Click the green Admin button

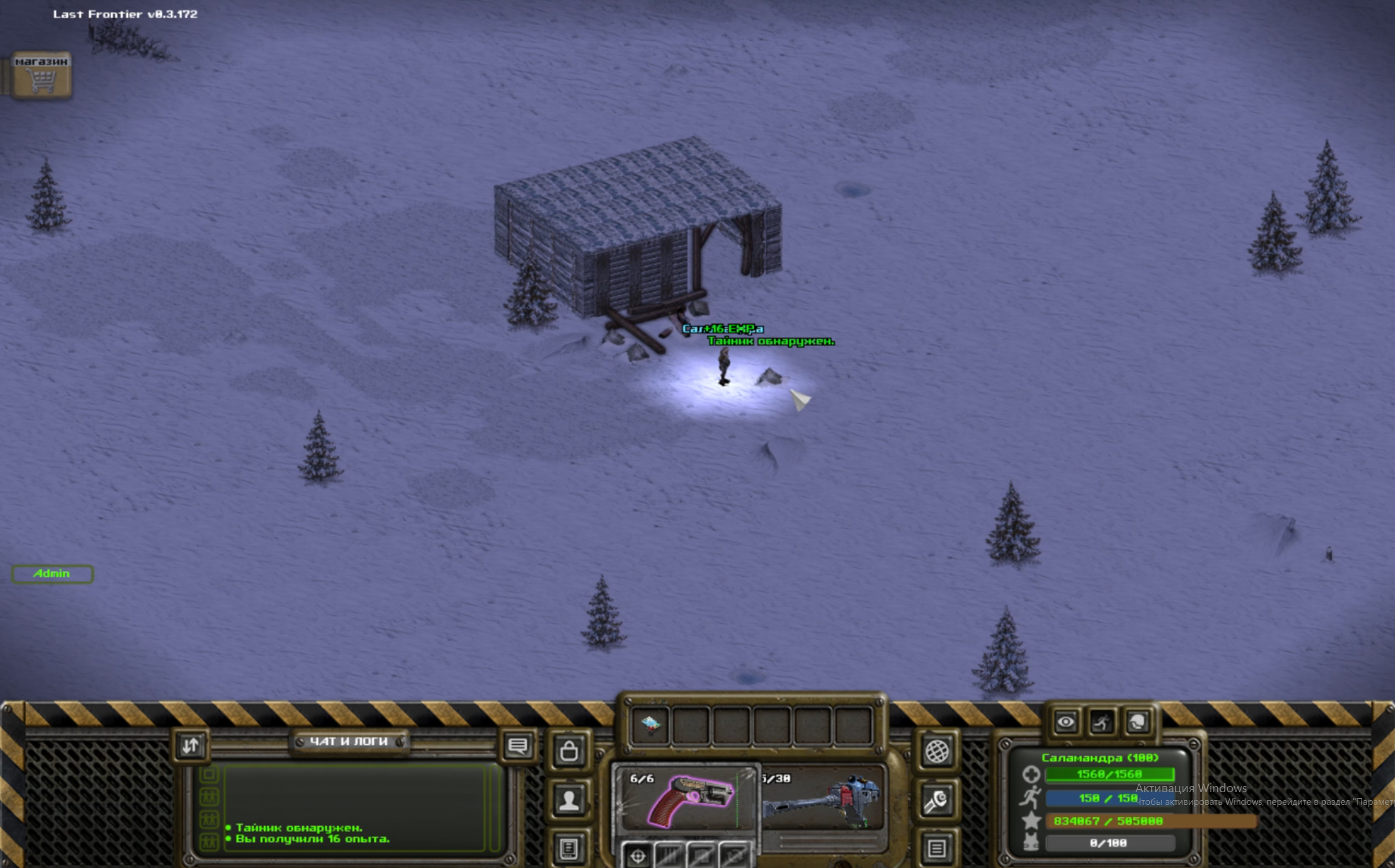(x=52, y=574)
